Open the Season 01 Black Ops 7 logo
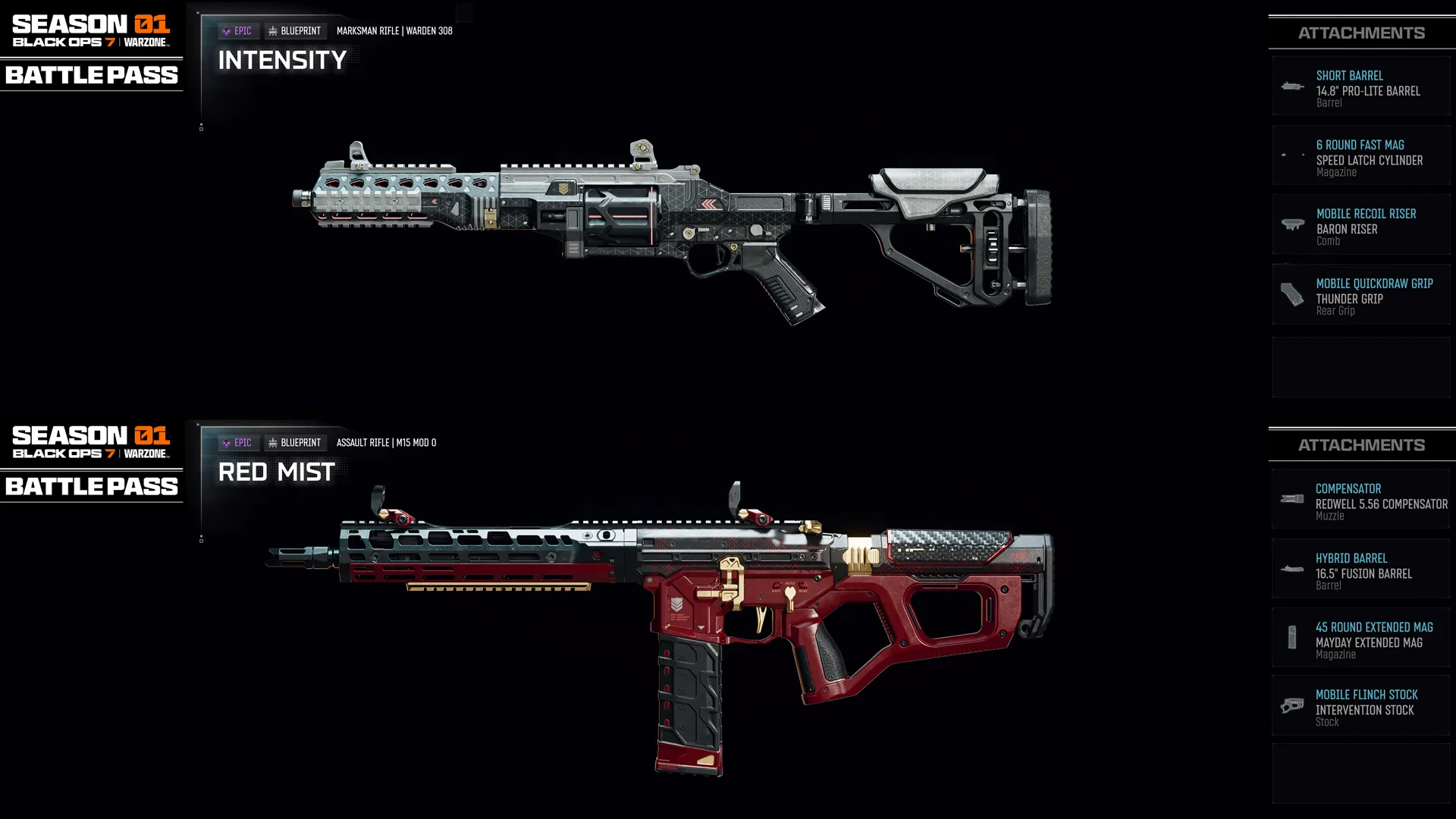This screenshot has width=1456, height=819. point(91,30)
